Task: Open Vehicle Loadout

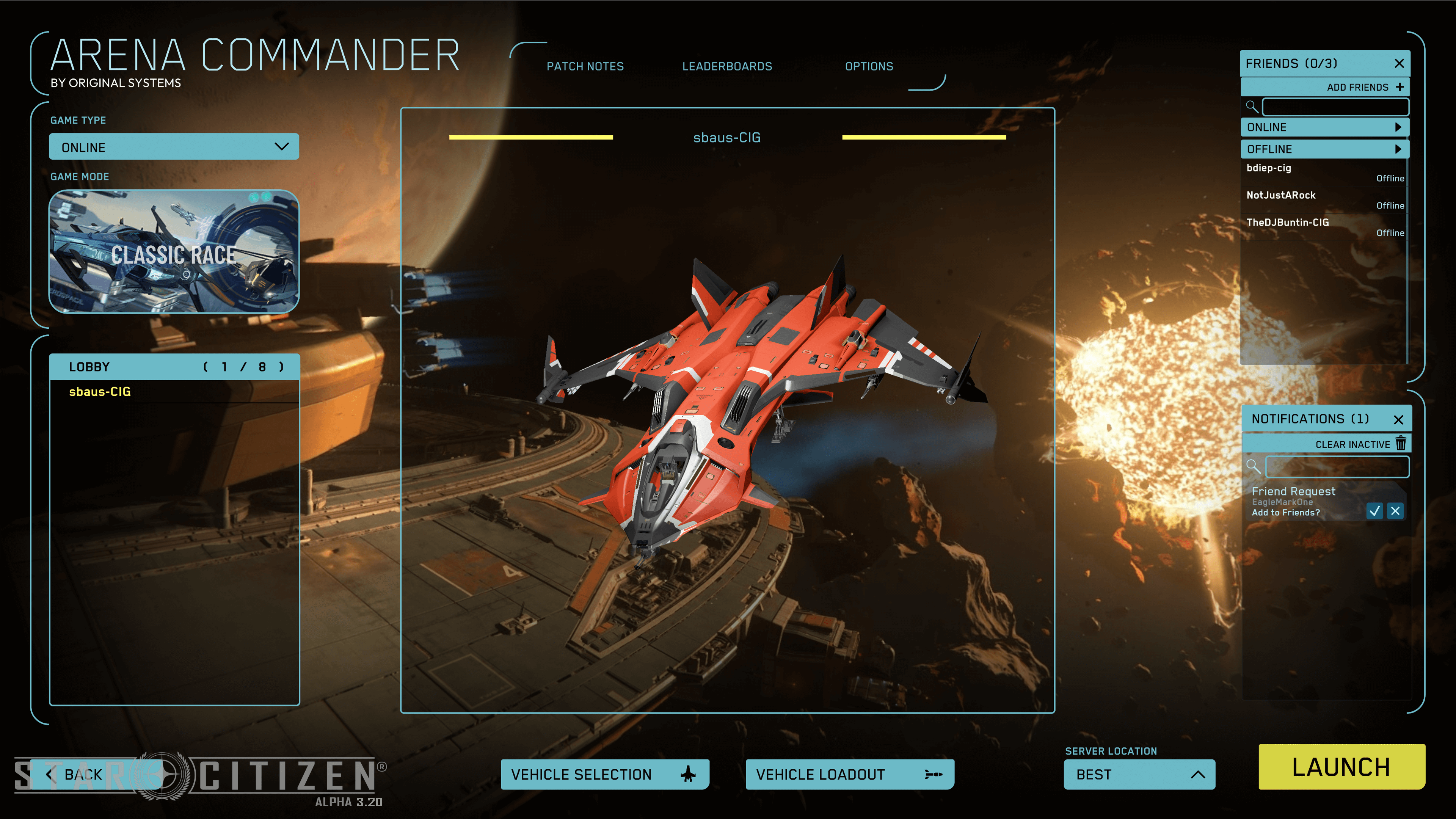Action: 849,774
